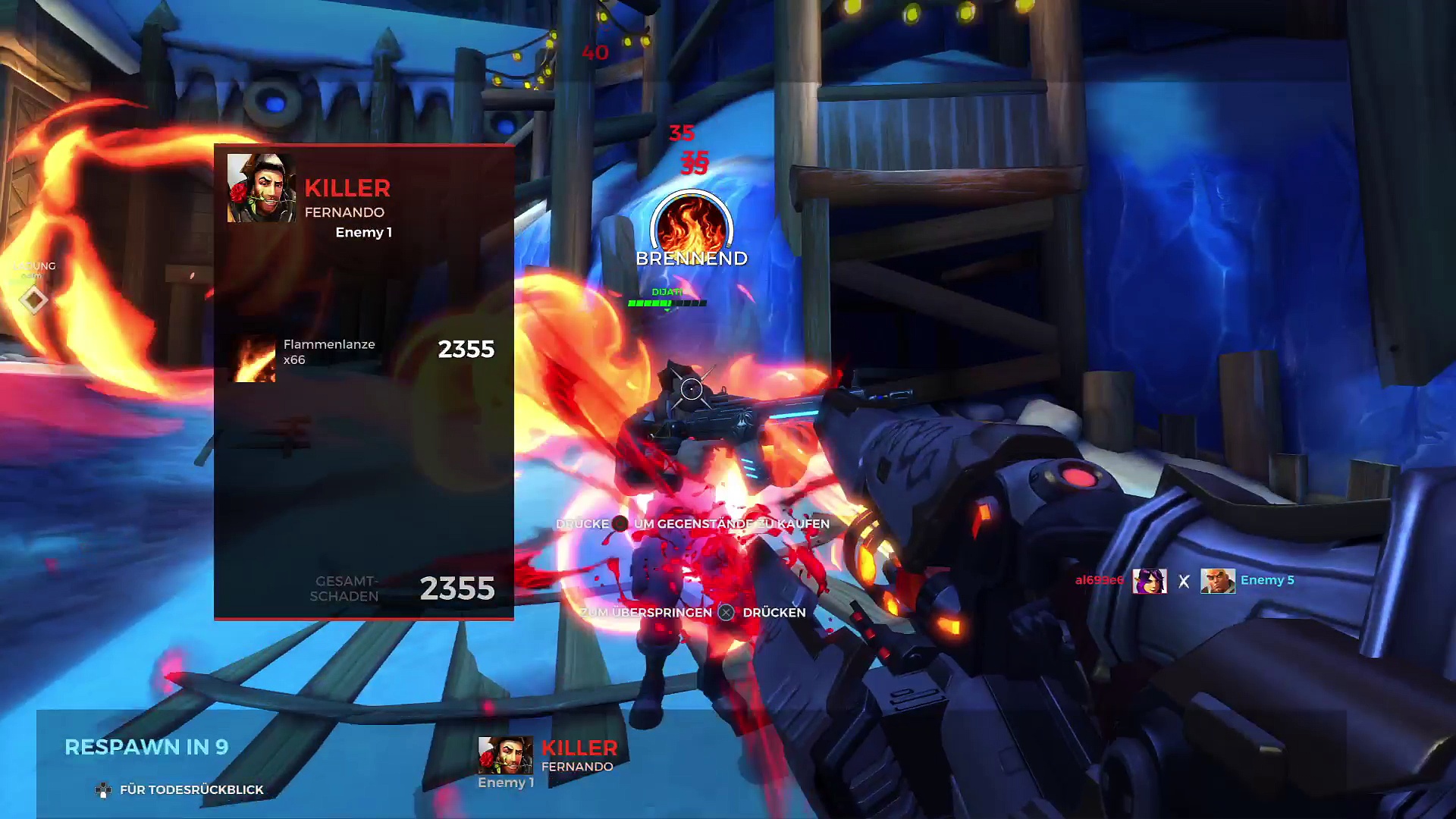Image resolution: width=1456 pixels, height=819 pixels.
Task: Select the Flammenlanze damage row icon
Action: coord(255,359)
